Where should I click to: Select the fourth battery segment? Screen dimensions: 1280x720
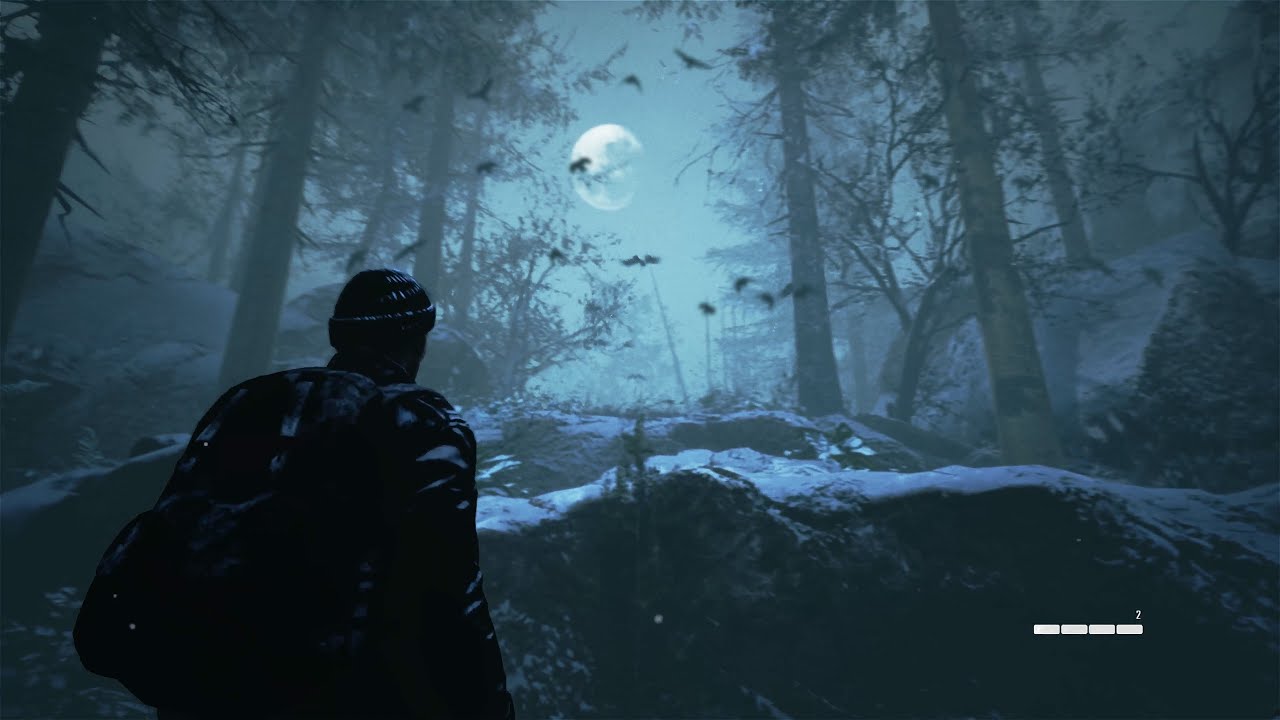(x=1130, y=629)
